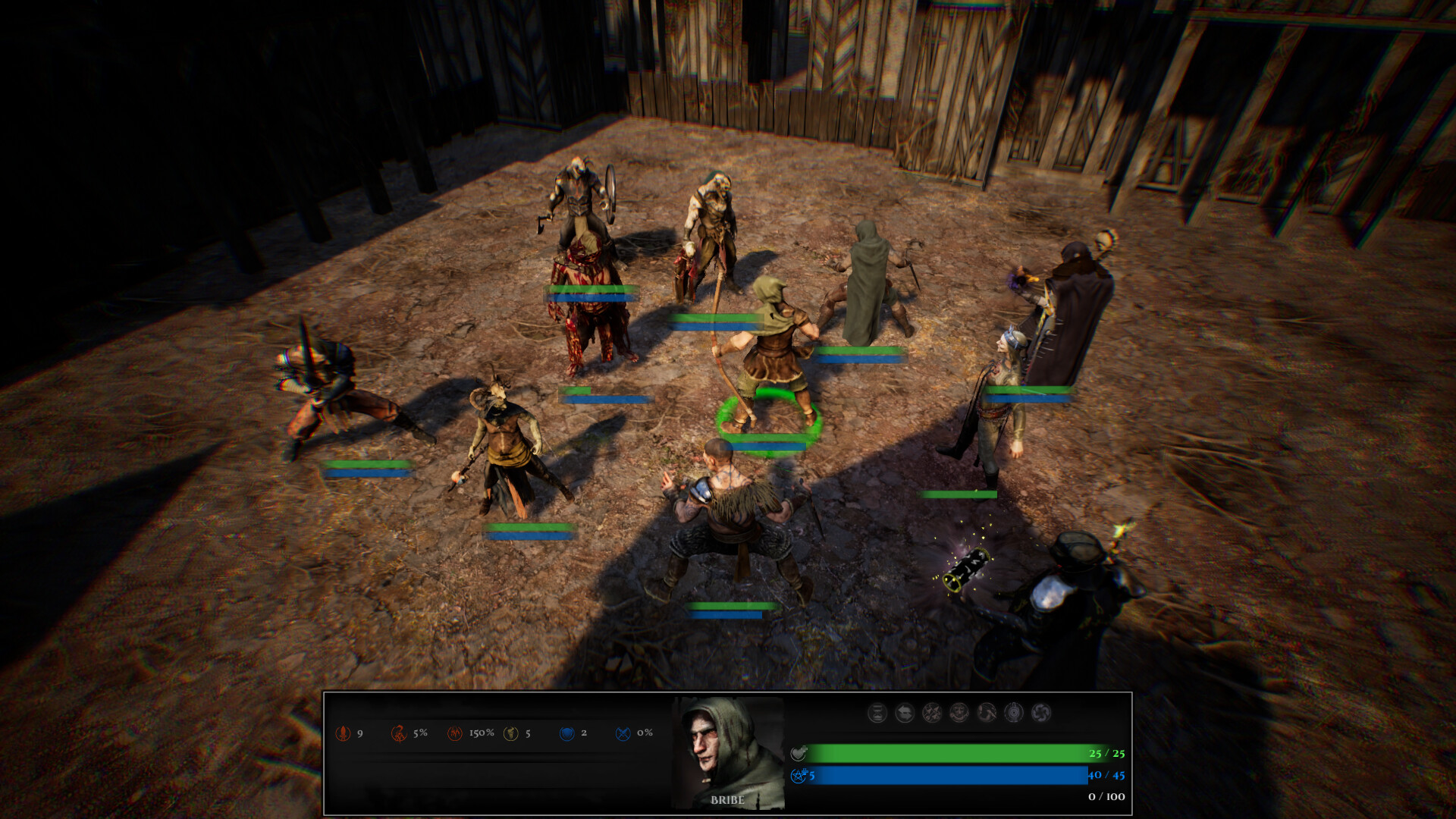Click the heart icon beside the green health bar

799,753
